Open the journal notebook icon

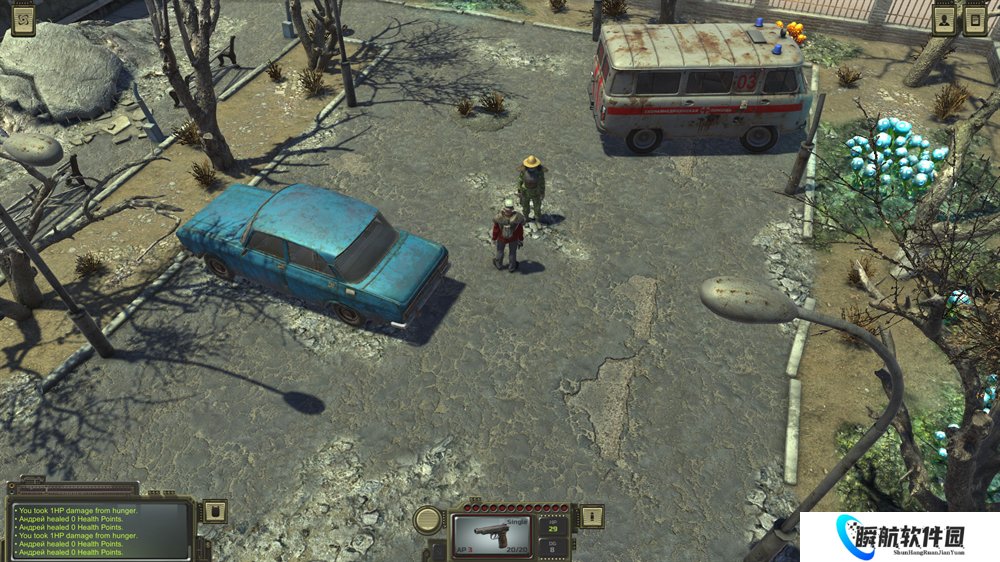(x=975, y=19)
